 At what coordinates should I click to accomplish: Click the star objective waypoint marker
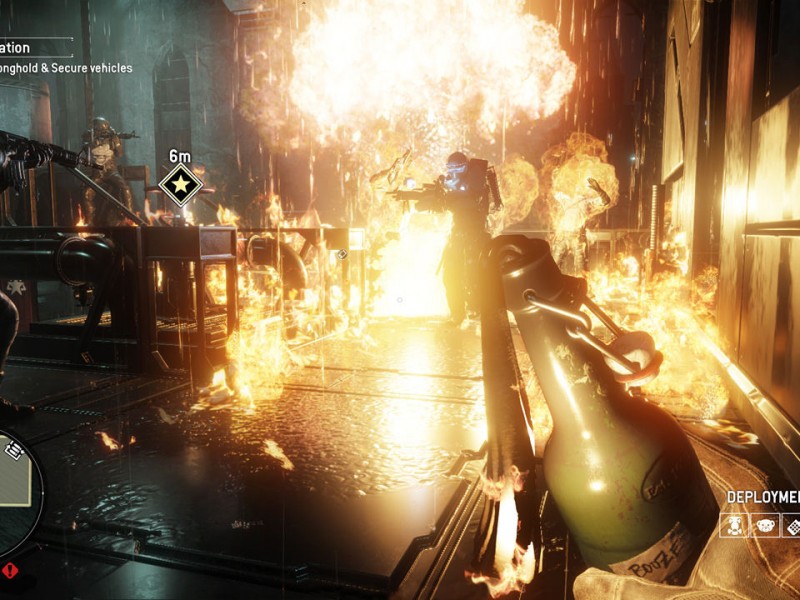point(181,186)
